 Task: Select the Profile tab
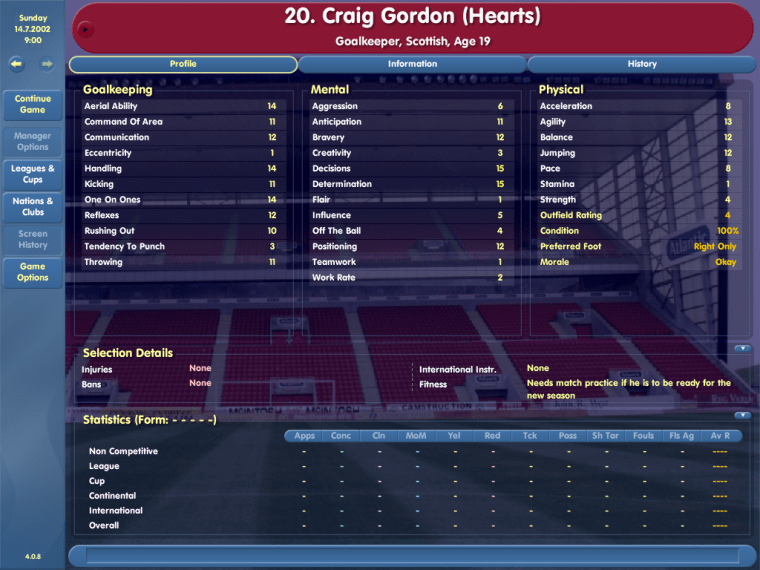[183, 64]
